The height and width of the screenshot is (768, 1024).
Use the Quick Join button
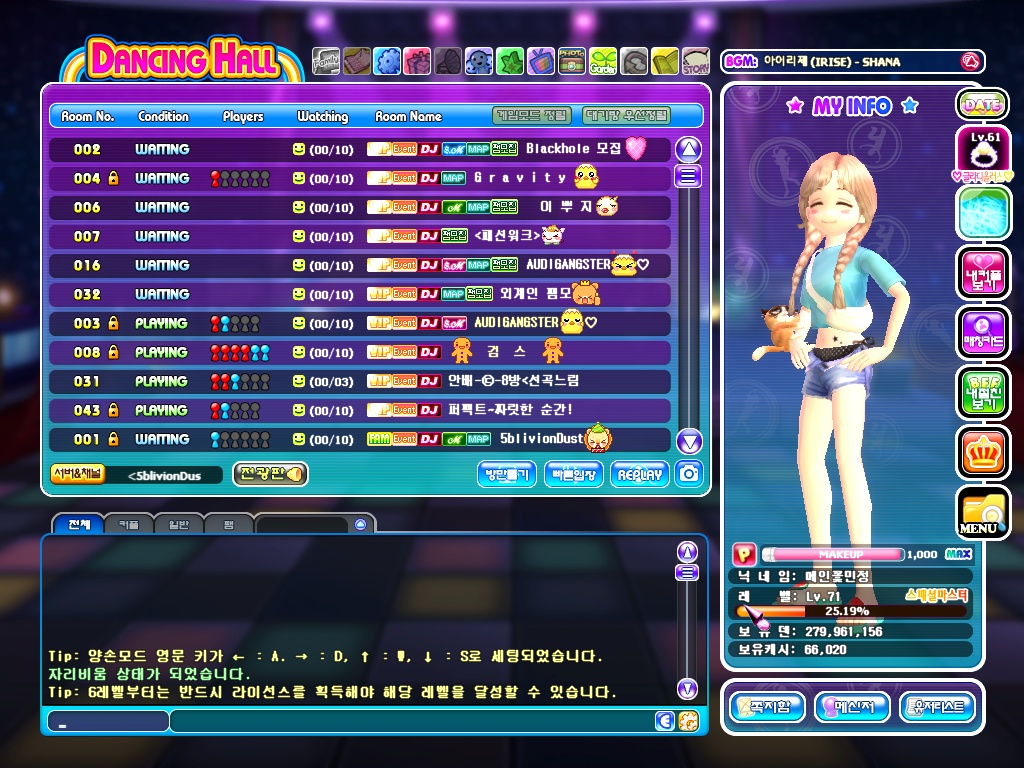point(574,474)
